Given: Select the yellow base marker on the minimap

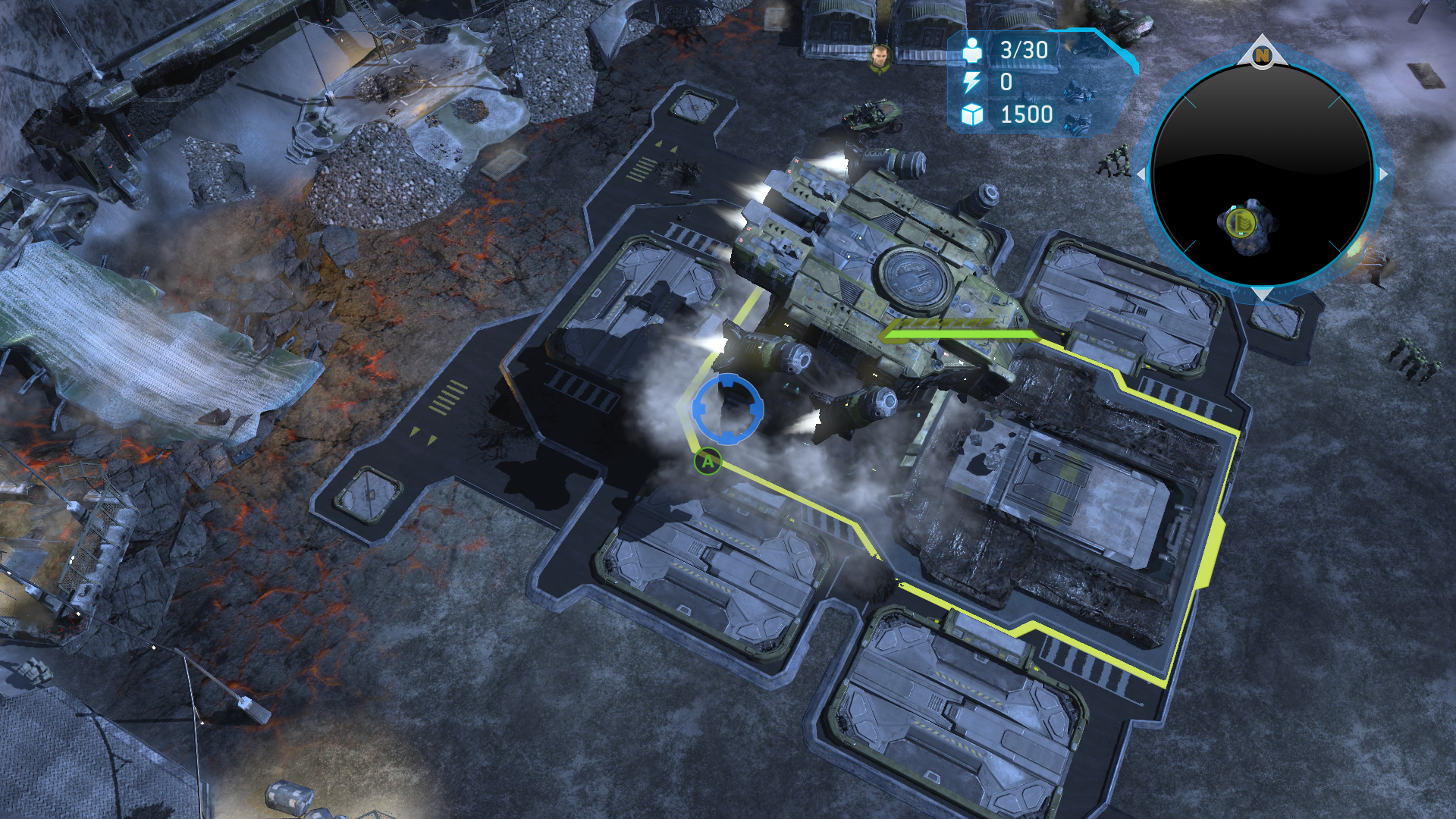Looking at the screenshot, I should tap(1241, 223).
